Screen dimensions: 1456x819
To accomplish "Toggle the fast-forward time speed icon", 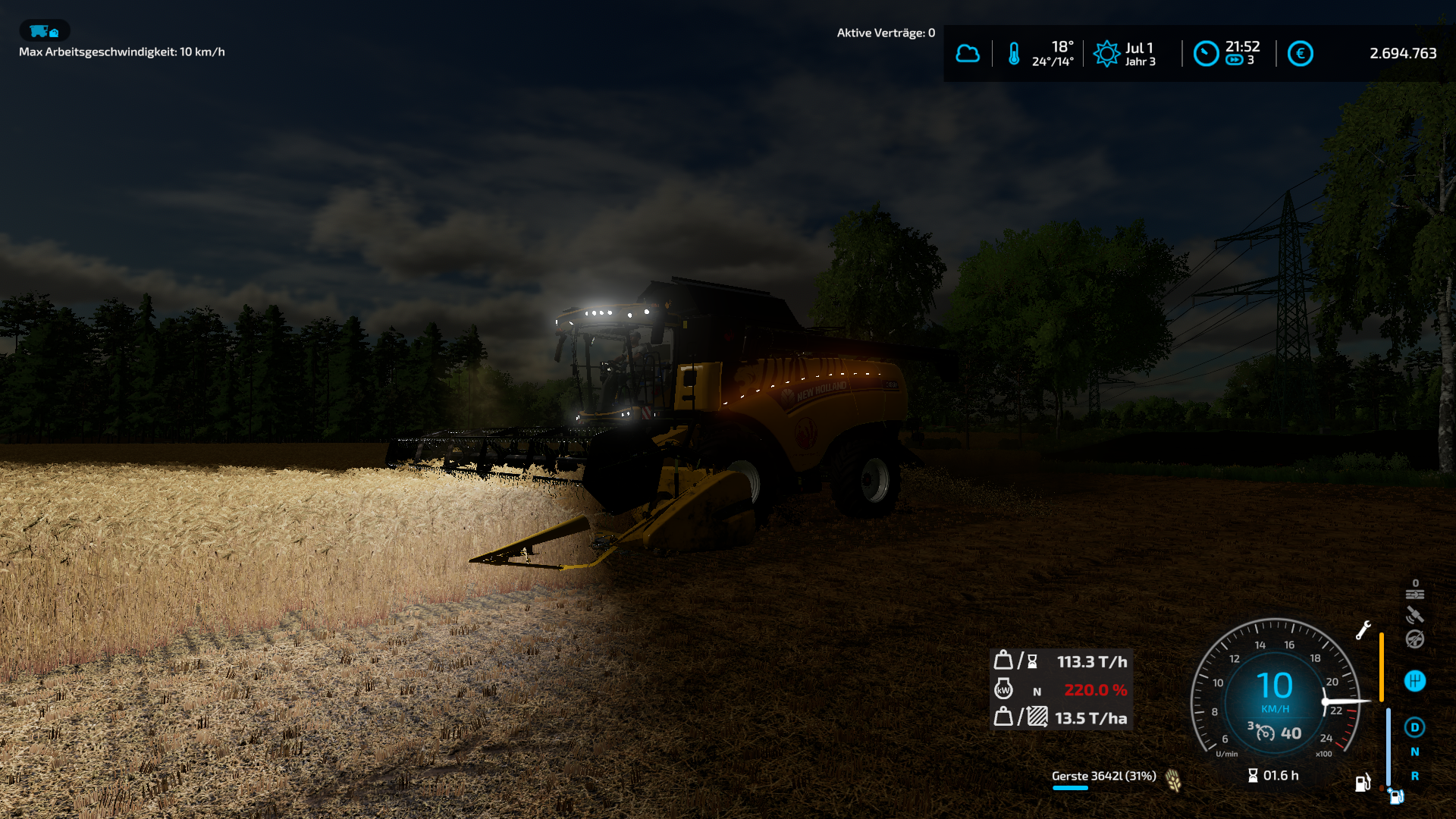I will pyautogui.click(x=1235, y=61).
